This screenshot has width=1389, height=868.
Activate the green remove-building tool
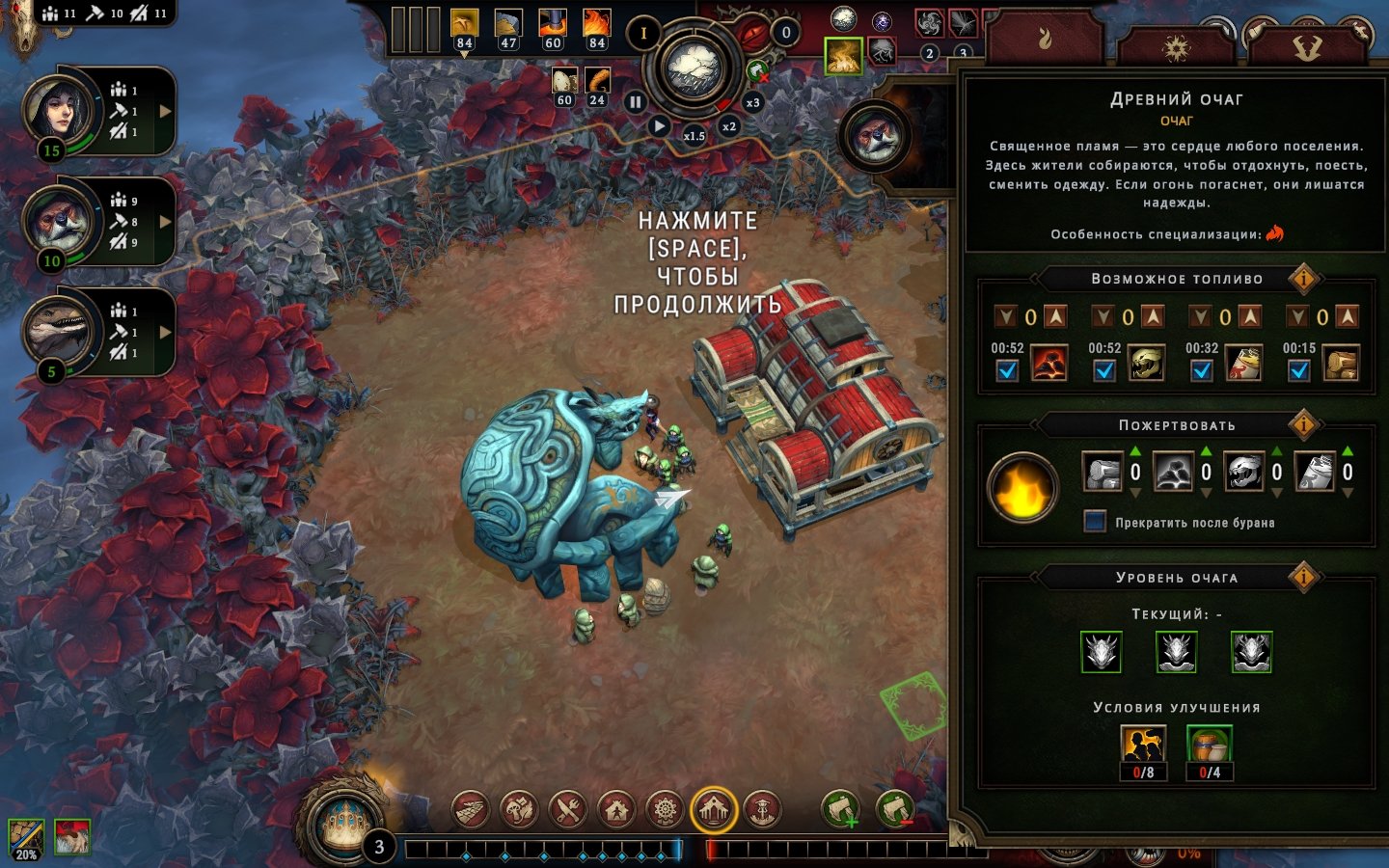click(x=894, y=809)
